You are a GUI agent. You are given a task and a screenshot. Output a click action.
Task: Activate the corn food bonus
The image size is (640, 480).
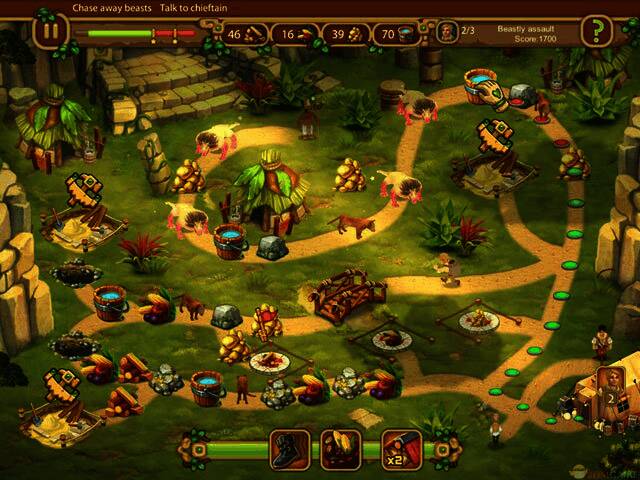click(x=340, y=449)
